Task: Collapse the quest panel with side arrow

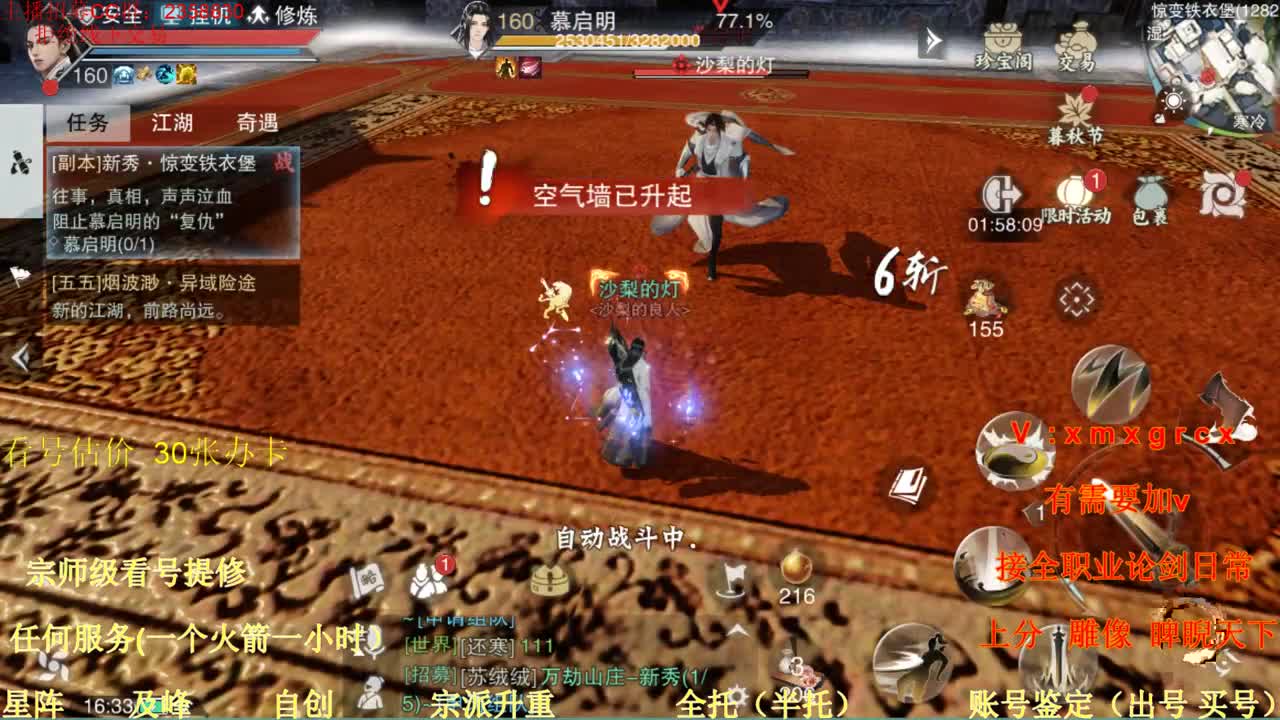Action: [21, 355]
